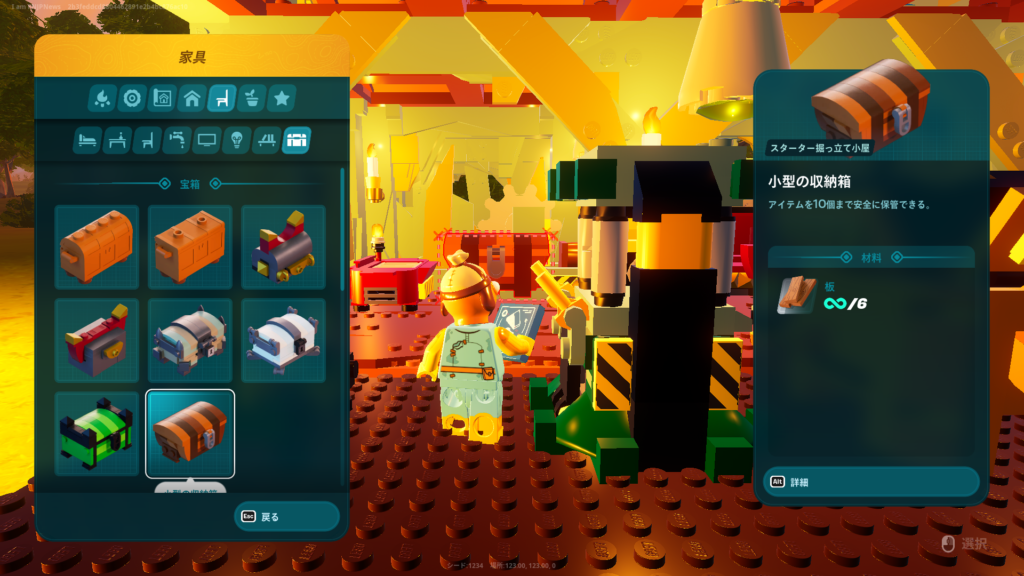The image size is (1024, 576).
Task: Pick the red-lidded chest with gold lock
Action: pyautogui.click(x=97, y=340)
